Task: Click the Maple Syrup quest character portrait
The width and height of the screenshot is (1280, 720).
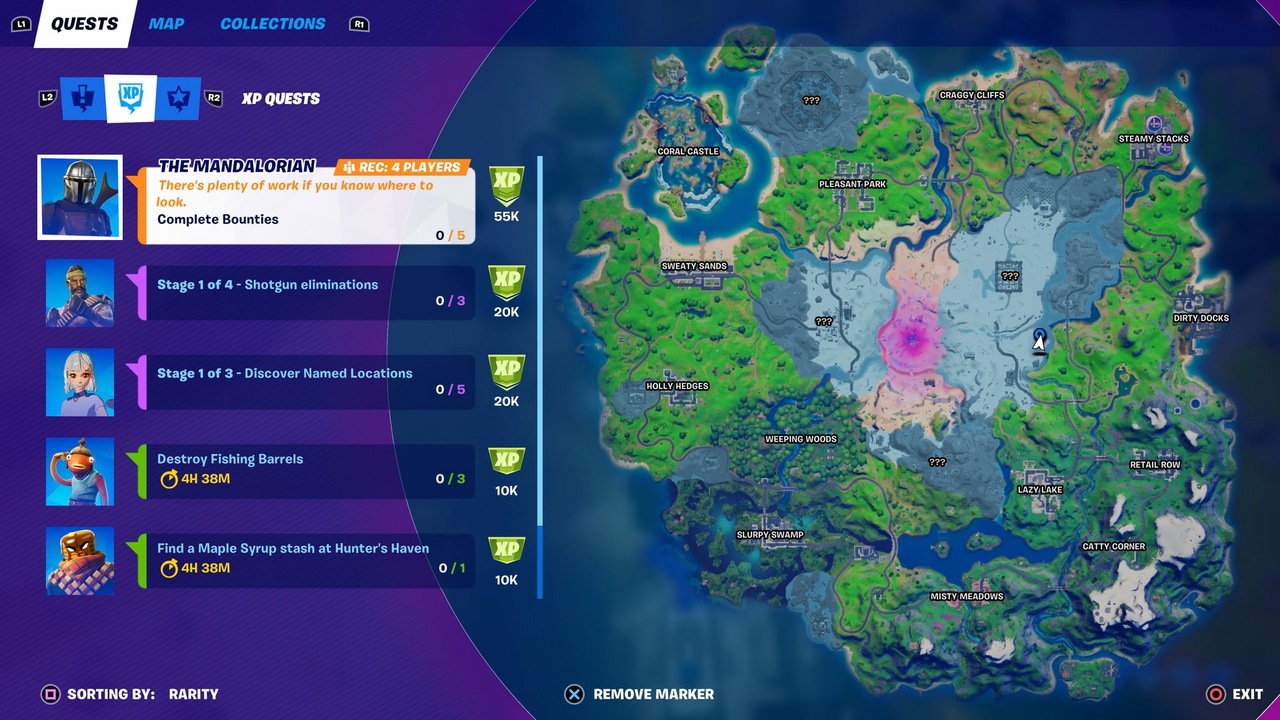Action: click(79, 560)
